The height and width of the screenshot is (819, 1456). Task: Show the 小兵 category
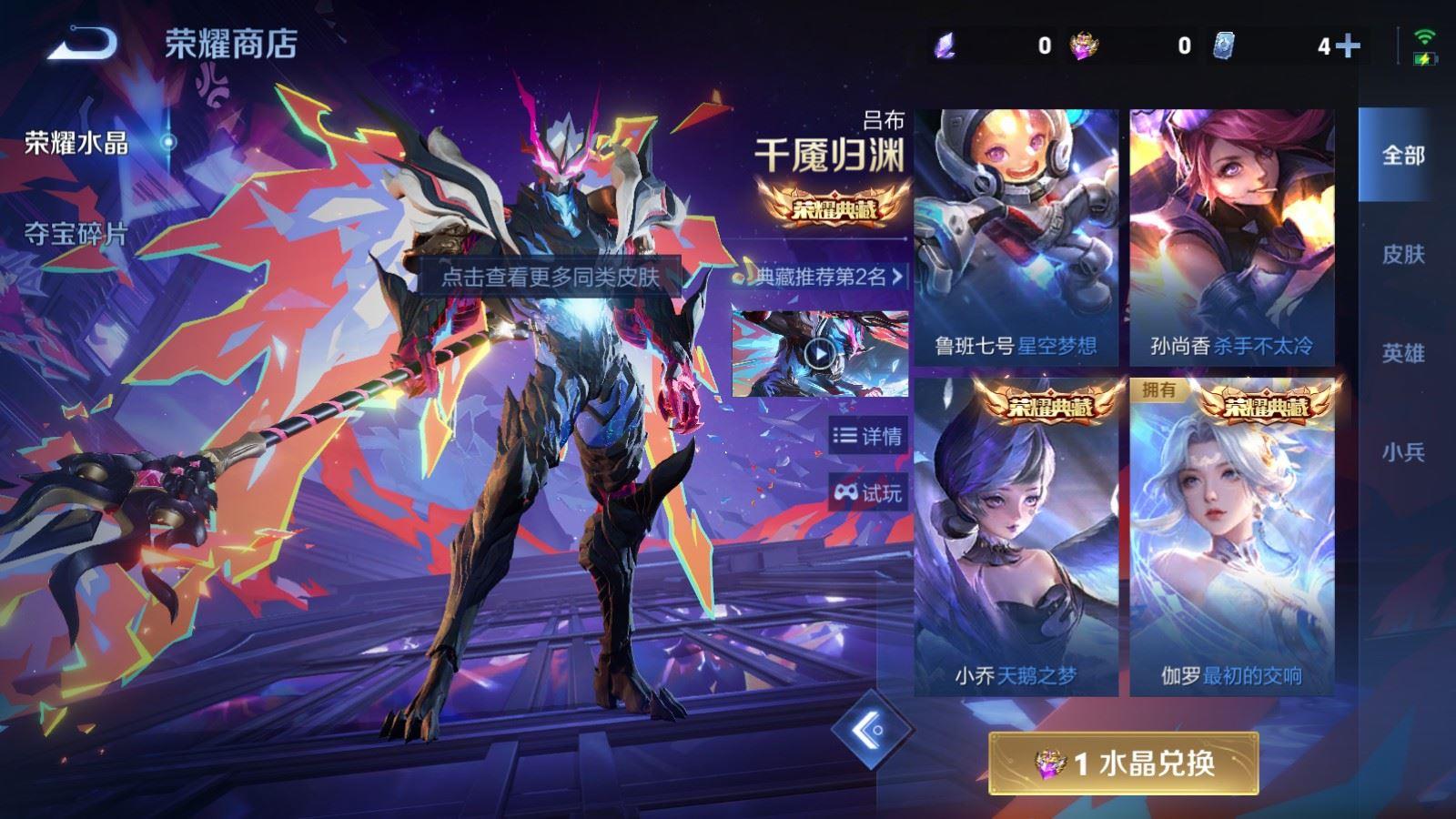1402,452
